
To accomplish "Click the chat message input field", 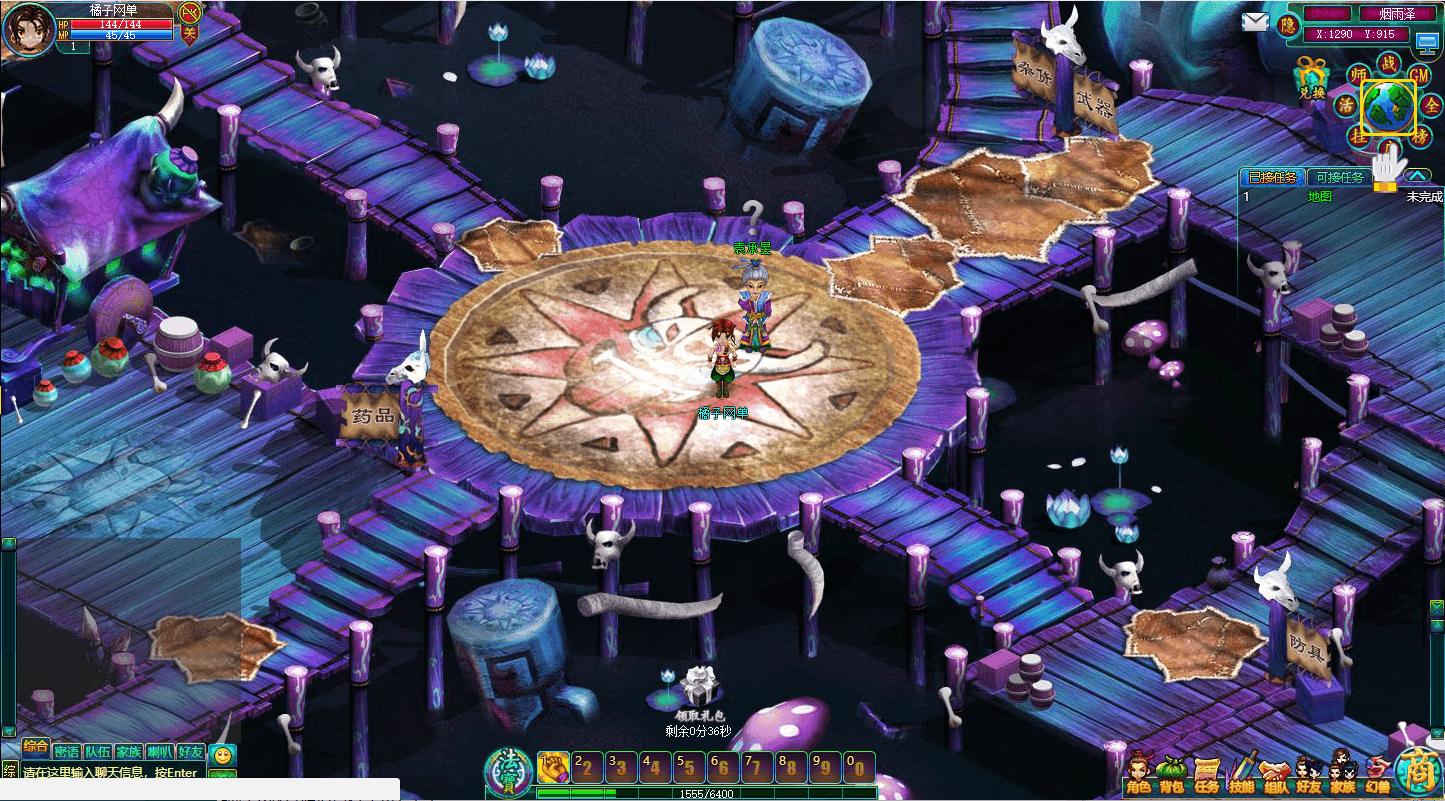I will (x=110, y=773).
